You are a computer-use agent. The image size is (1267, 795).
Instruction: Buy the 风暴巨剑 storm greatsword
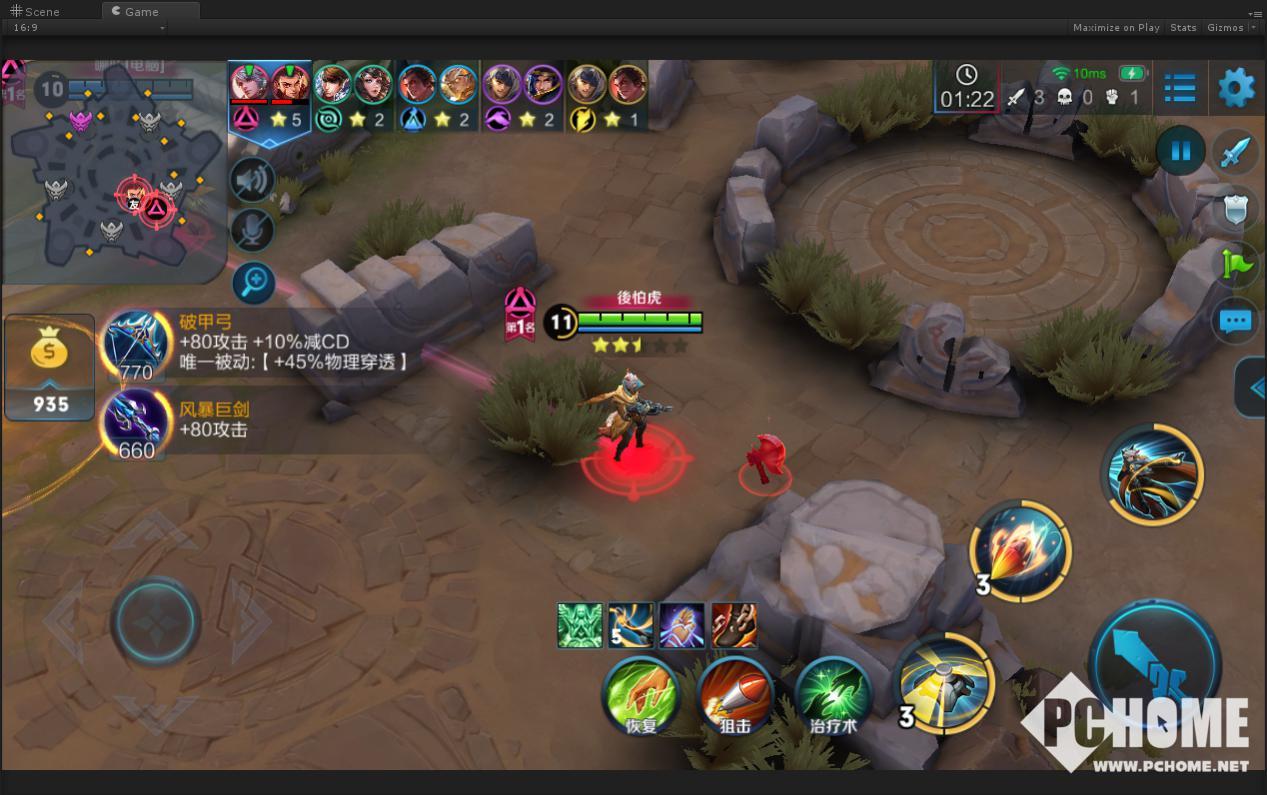(x=137, y=424)
